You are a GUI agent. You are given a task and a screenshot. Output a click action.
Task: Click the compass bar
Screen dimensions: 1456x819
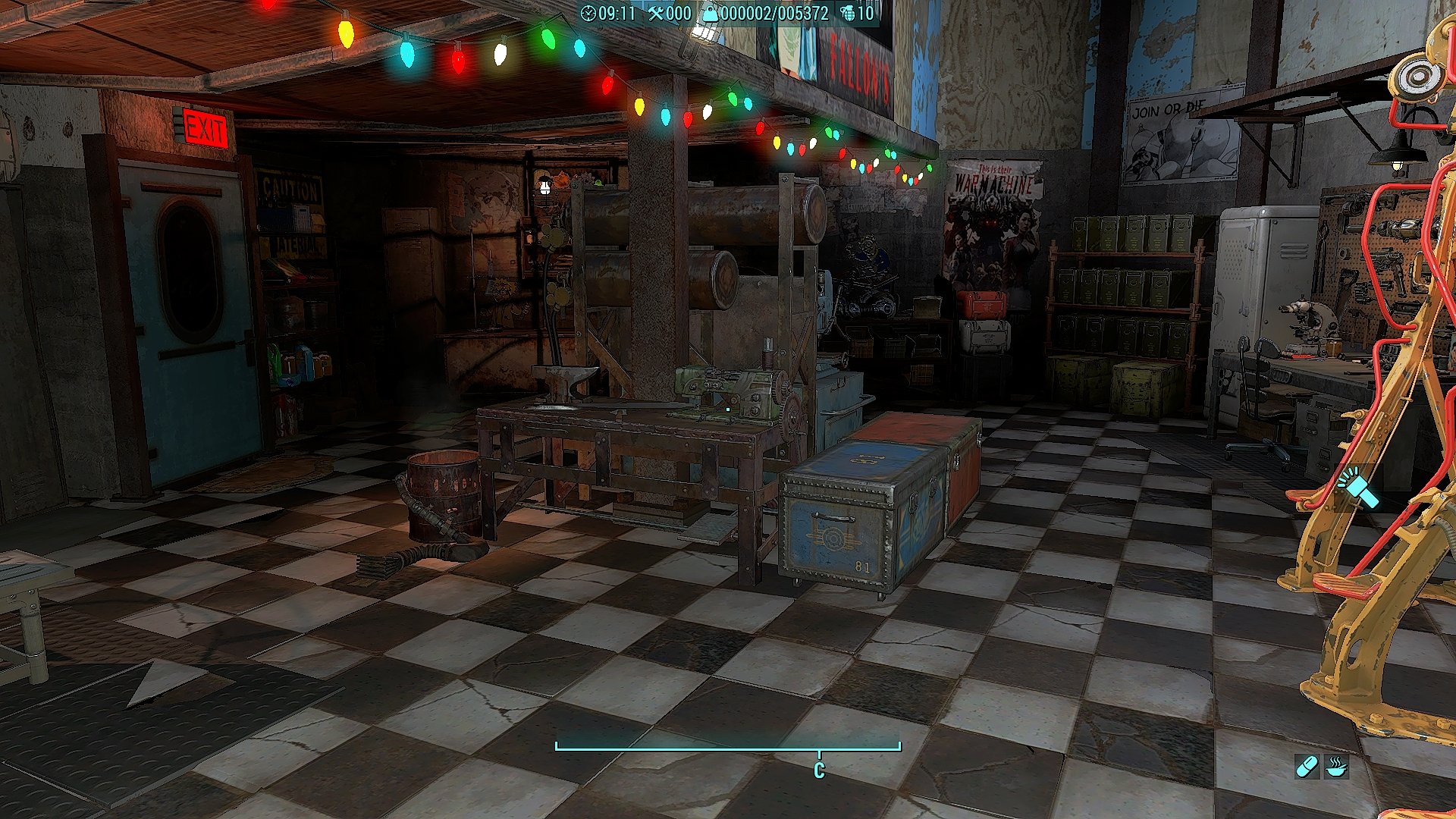728,747
